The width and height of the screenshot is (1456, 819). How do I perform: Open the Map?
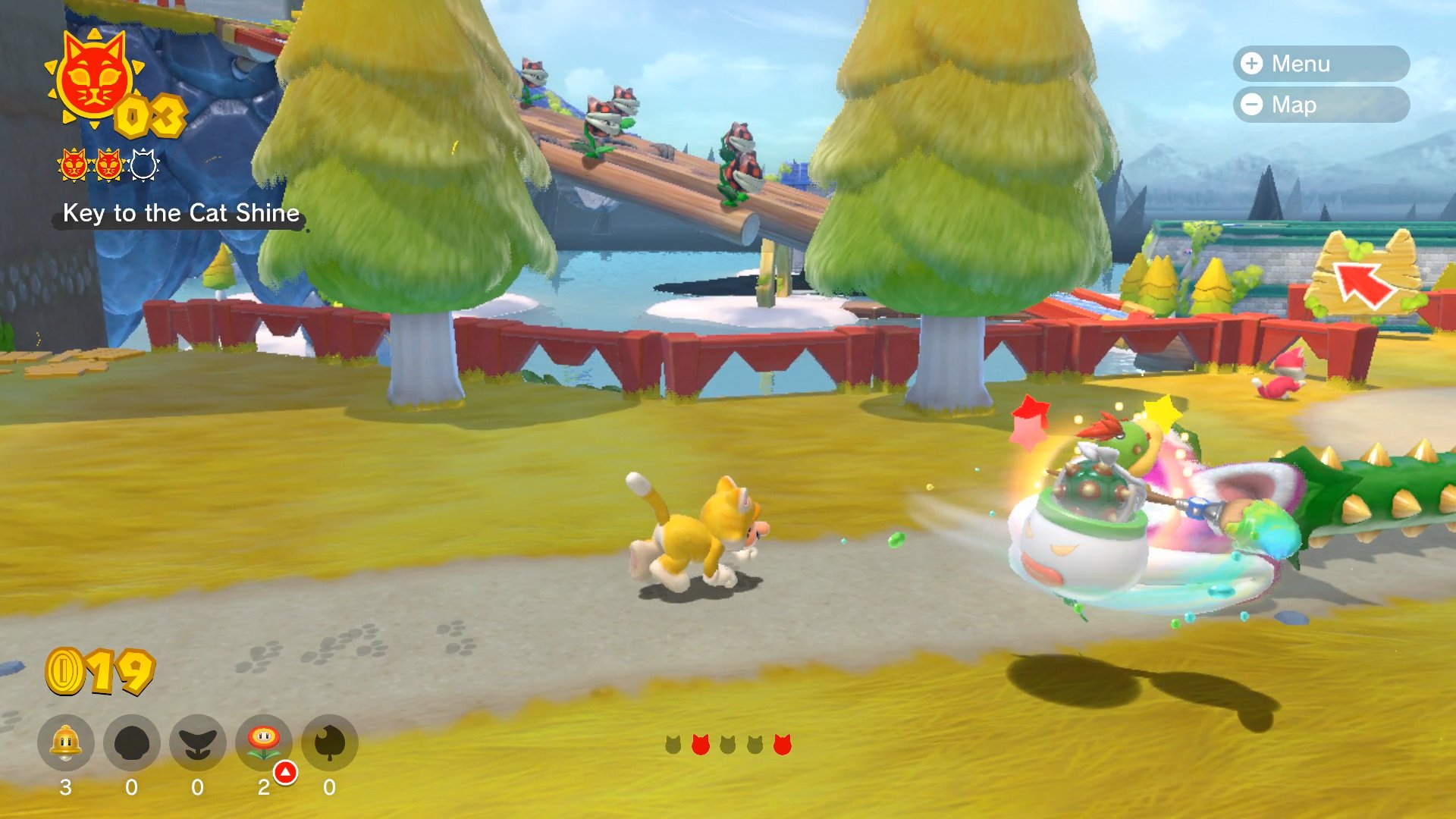[x=1320, y=105]
